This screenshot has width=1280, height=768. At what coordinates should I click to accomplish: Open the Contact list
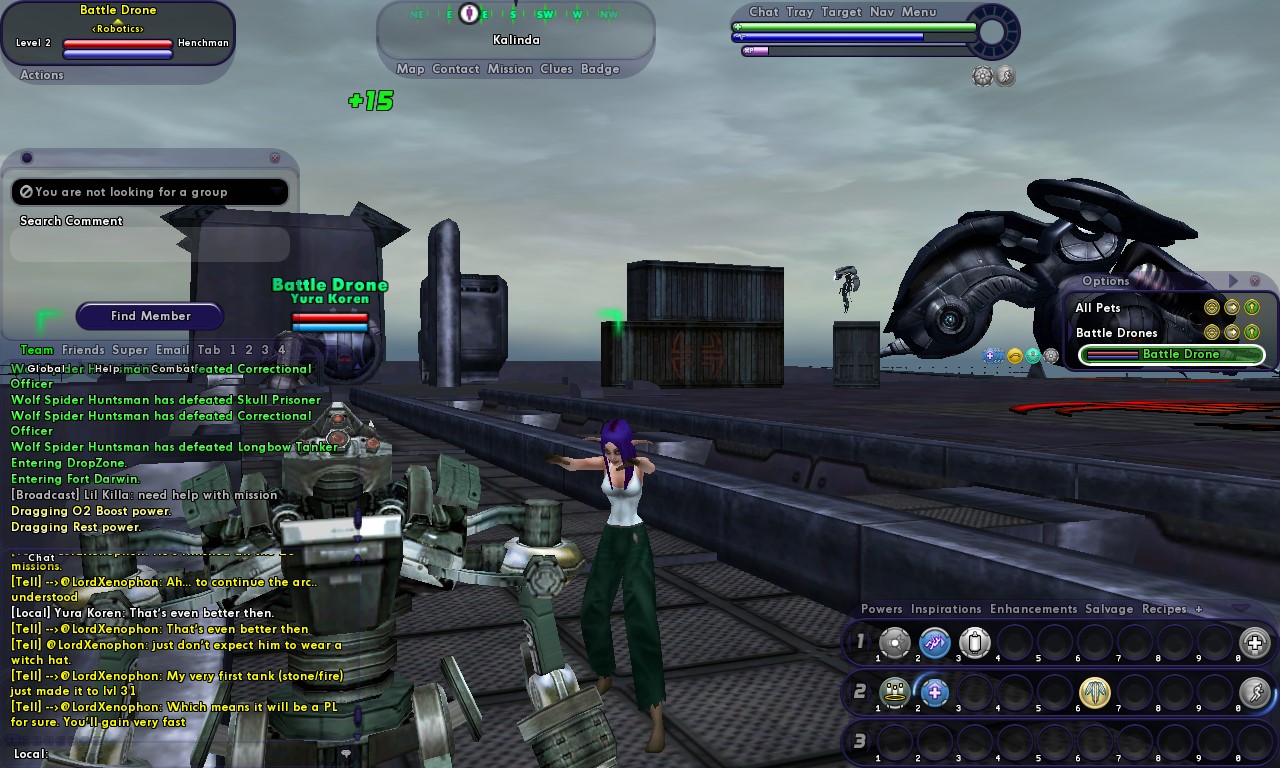(x=456, y=69)
